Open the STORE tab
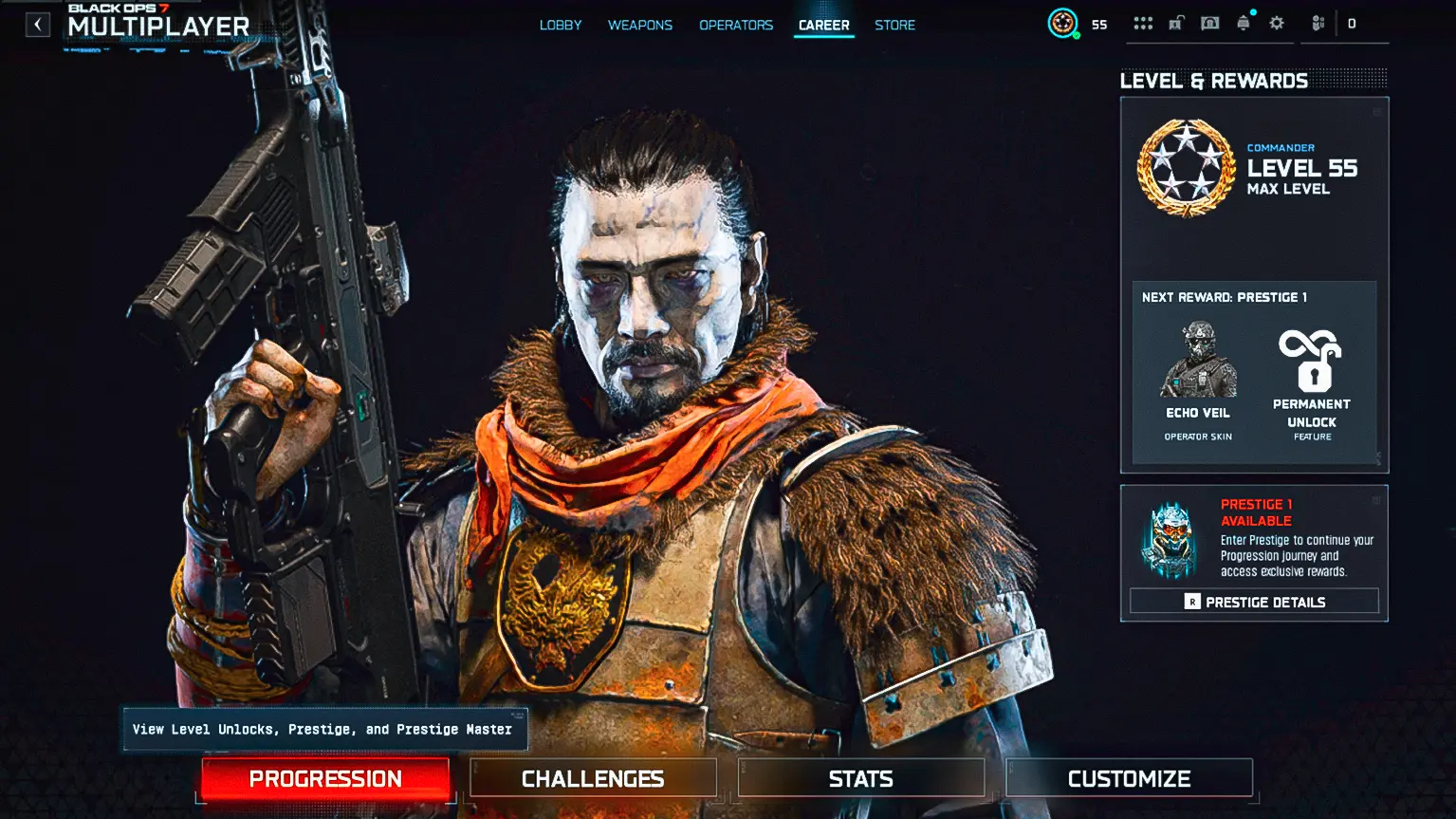The height and width of the screenshot is (819, 1456). (894, 25)
